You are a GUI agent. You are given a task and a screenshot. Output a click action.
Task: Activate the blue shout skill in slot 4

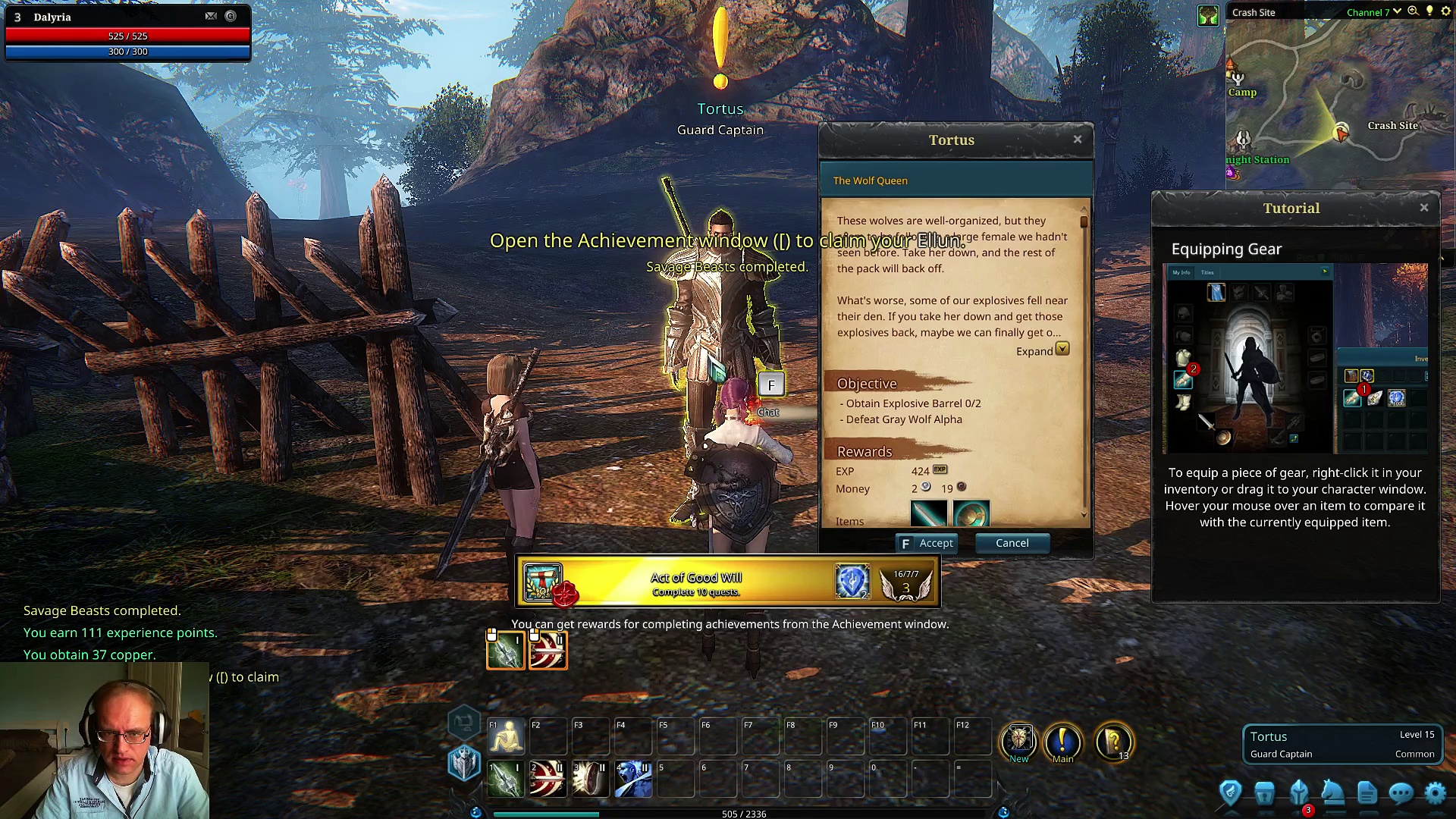(x=633, y=779)
